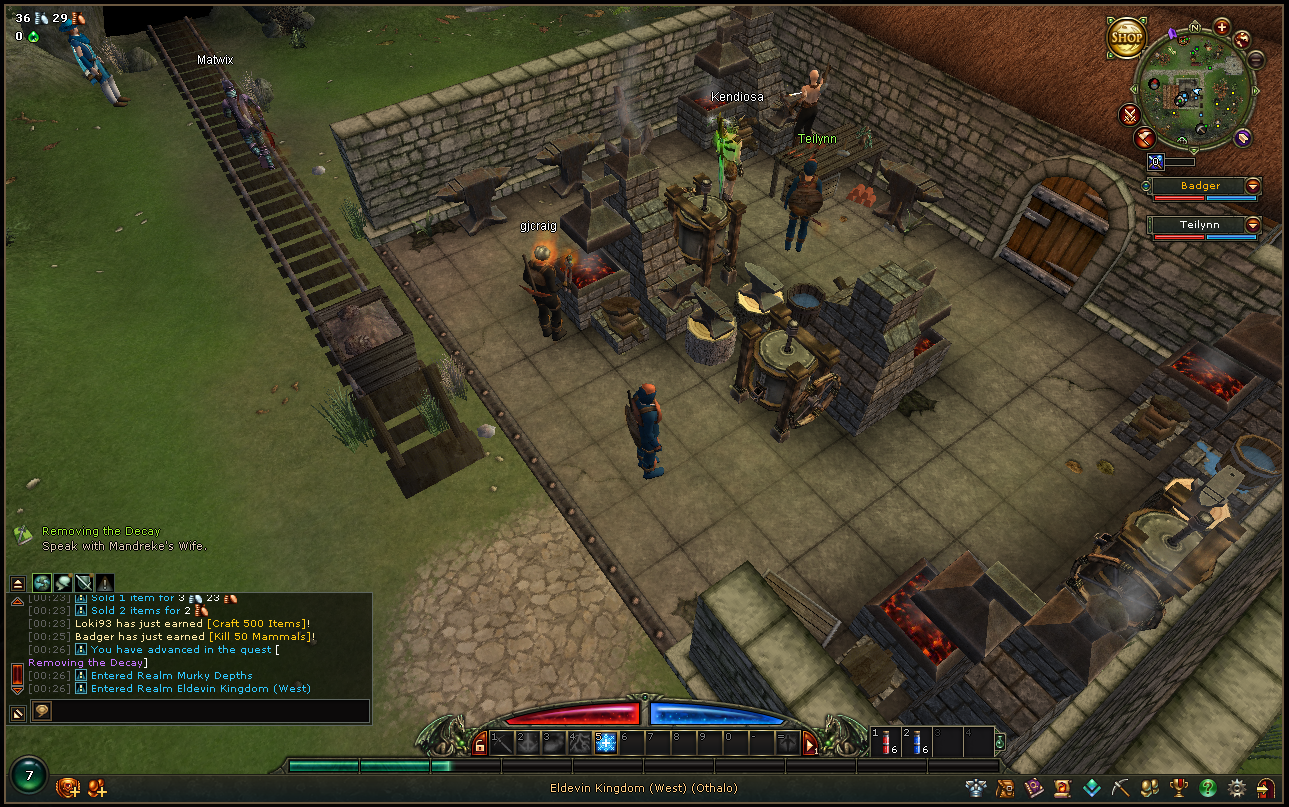The width and height of the screenshot is (1289, 807).
Task: Zoom out the minimap with minus button
Action: pyautogui.click(x=1255, y=59)
